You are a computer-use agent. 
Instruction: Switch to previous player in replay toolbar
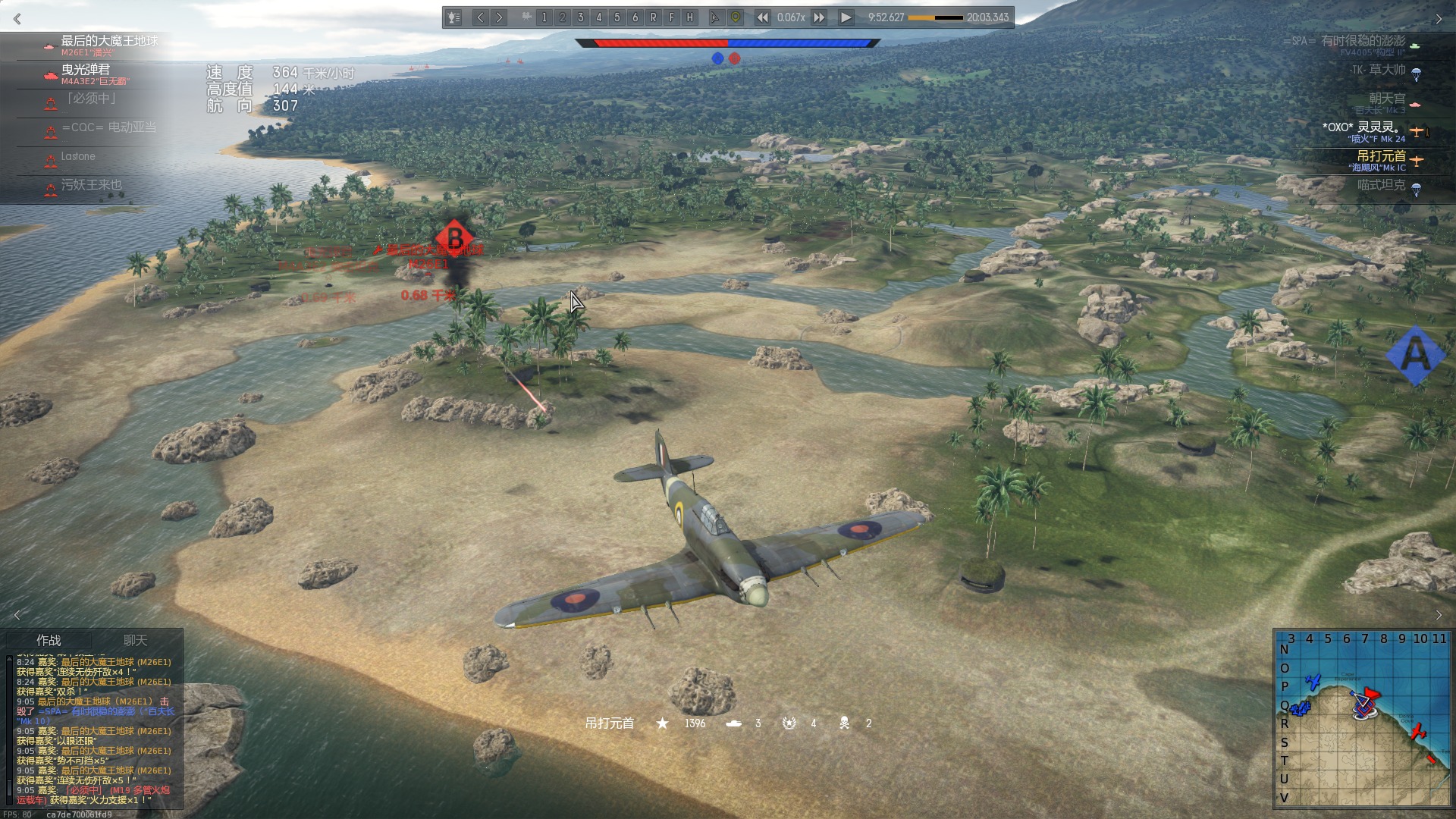(x=480, y=17)
